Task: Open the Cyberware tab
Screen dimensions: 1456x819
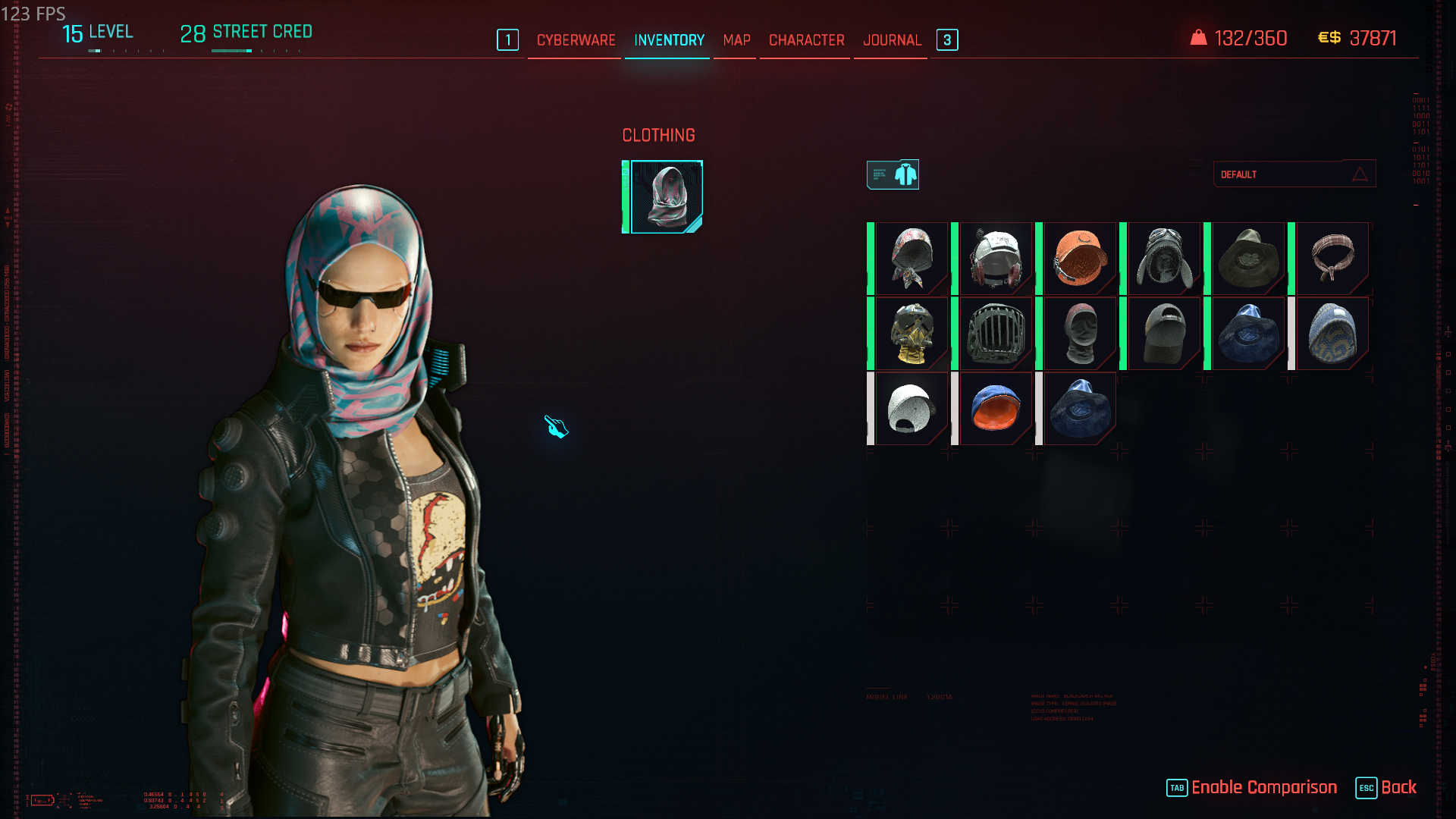Action: 576,40
